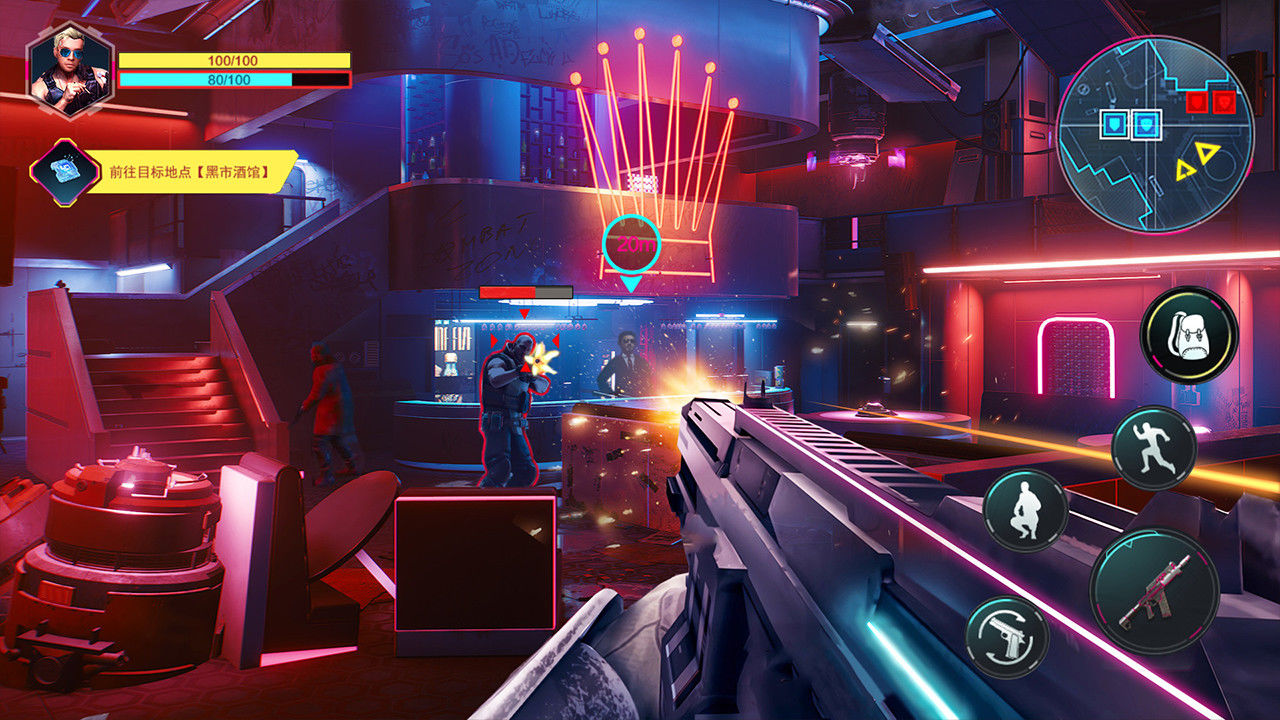The height and width of the screenshot is (720, 1280).
Task: Tap the player avatar portrait
Action: click(70, 70)
